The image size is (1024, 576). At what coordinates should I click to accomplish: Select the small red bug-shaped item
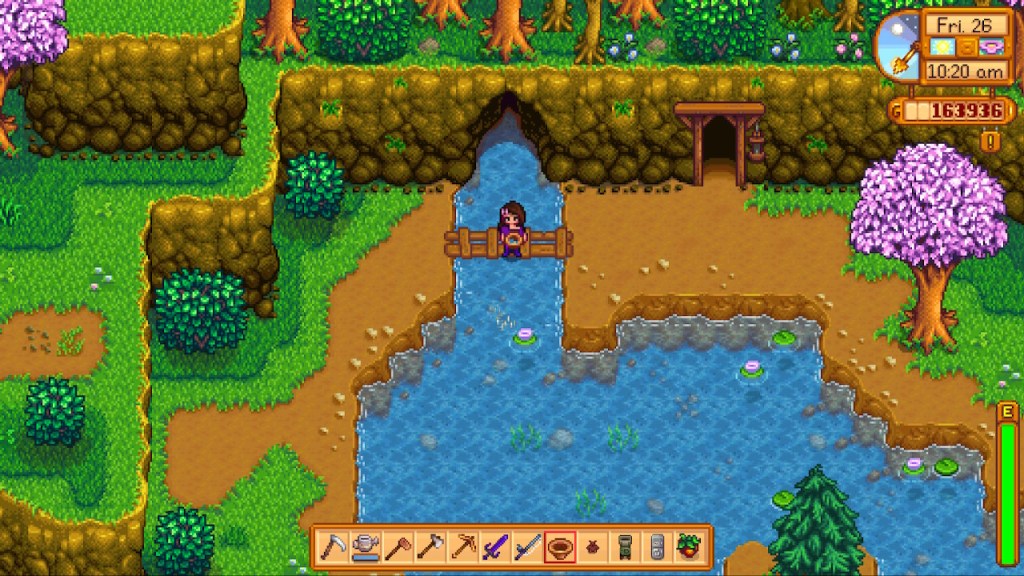pyautogui.click(x=591, y=547)
